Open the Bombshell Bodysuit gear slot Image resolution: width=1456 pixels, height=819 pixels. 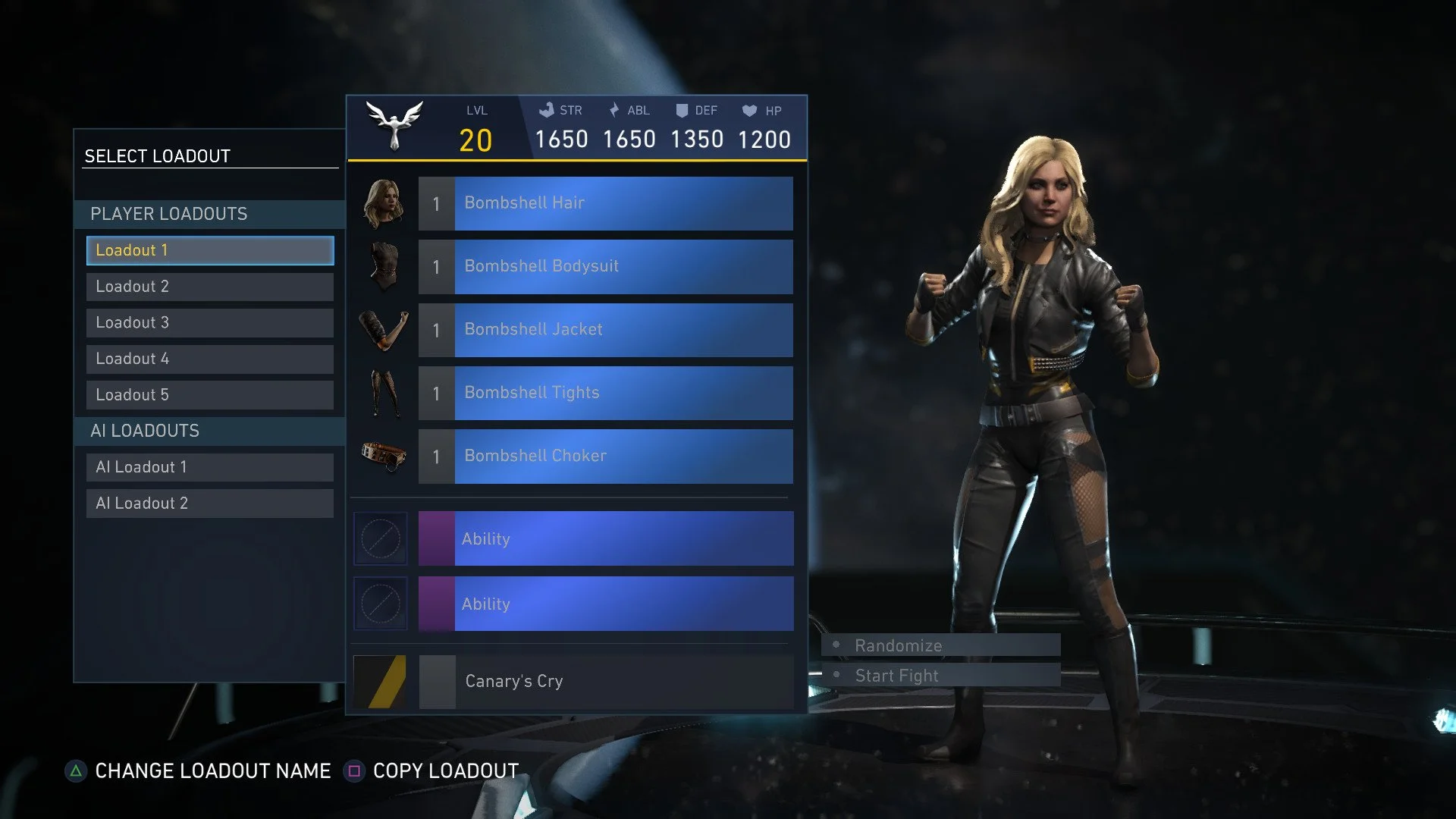(x=605, y=266)
